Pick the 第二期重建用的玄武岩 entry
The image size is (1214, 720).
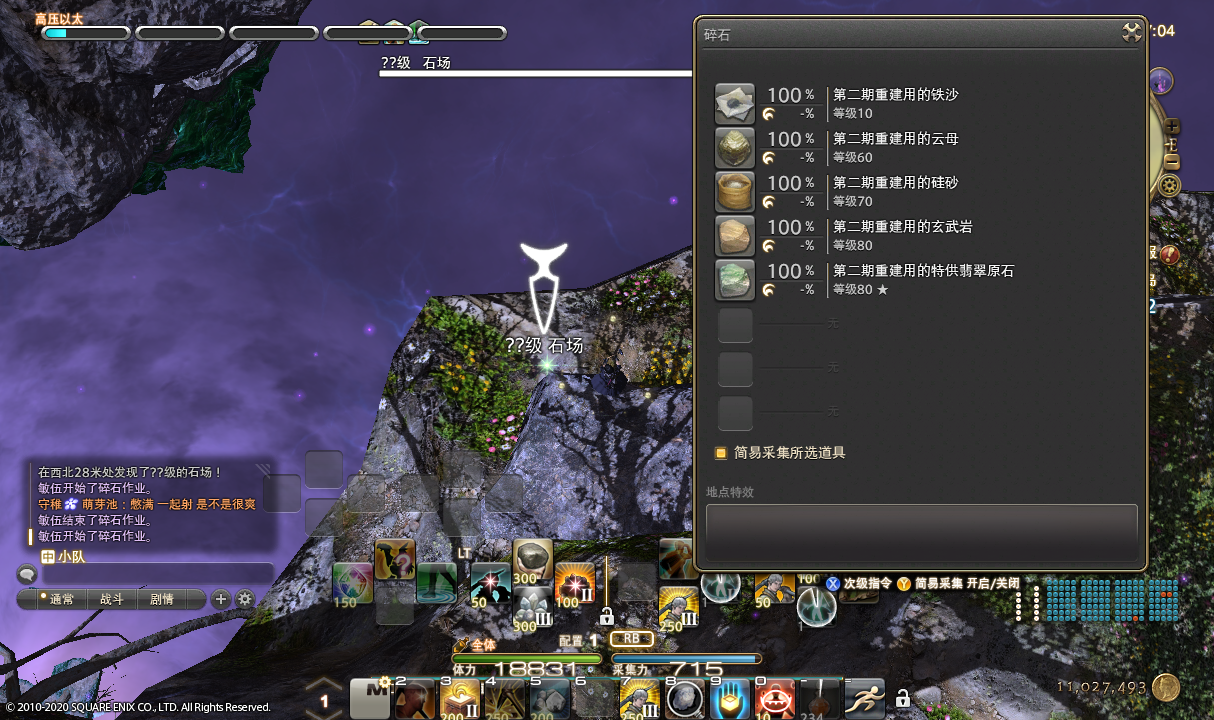click(x=735, y=236)
